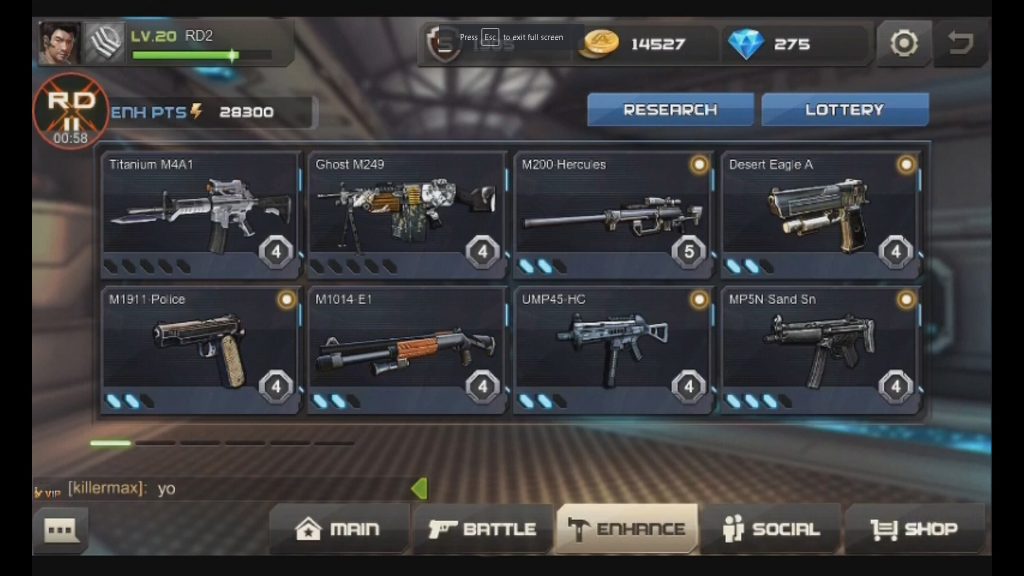The width and height of the screenshot is (1024, 576).
Task: Switch to the Social tab
Action: tap(771, 529)
